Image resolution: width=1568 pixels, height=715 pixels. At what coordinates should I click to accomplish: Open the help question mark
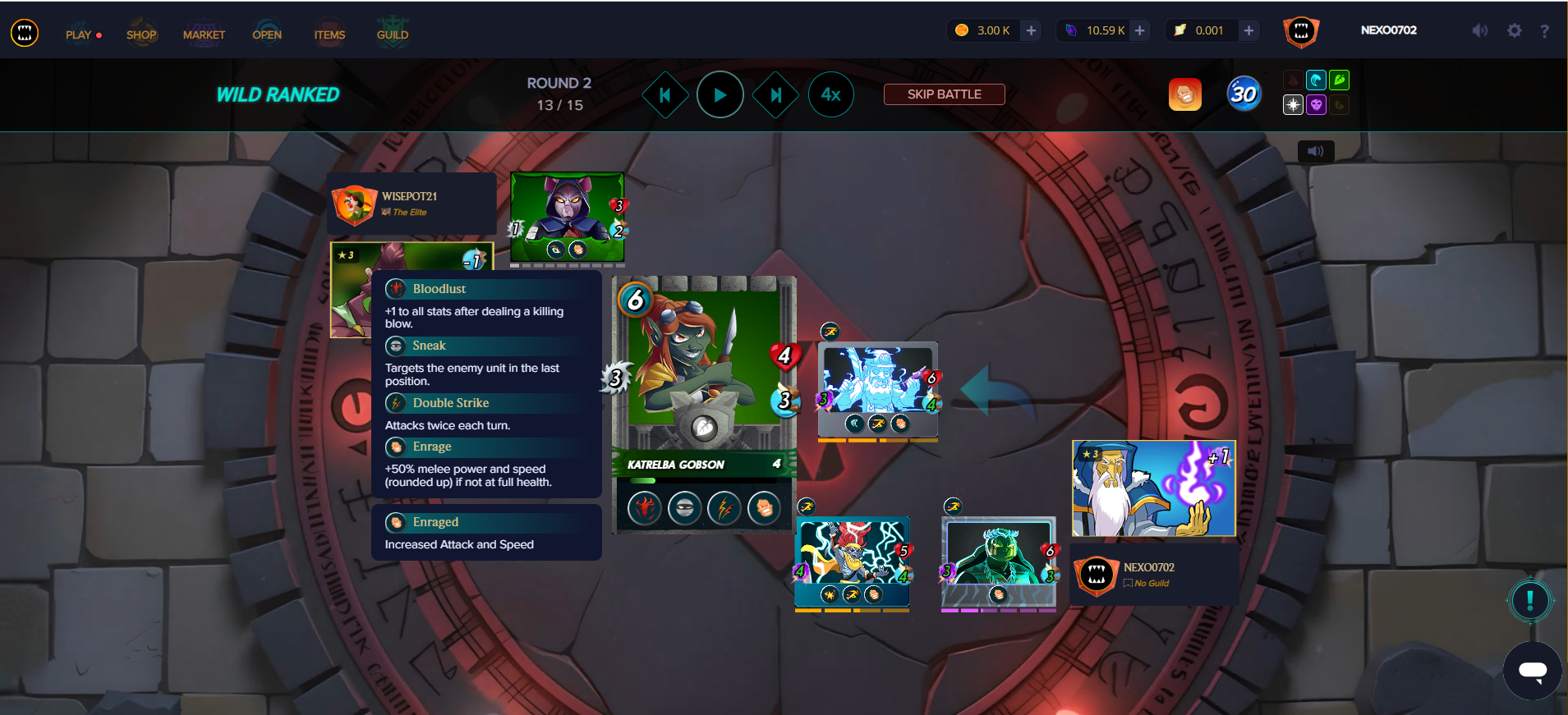point(1544,30)
